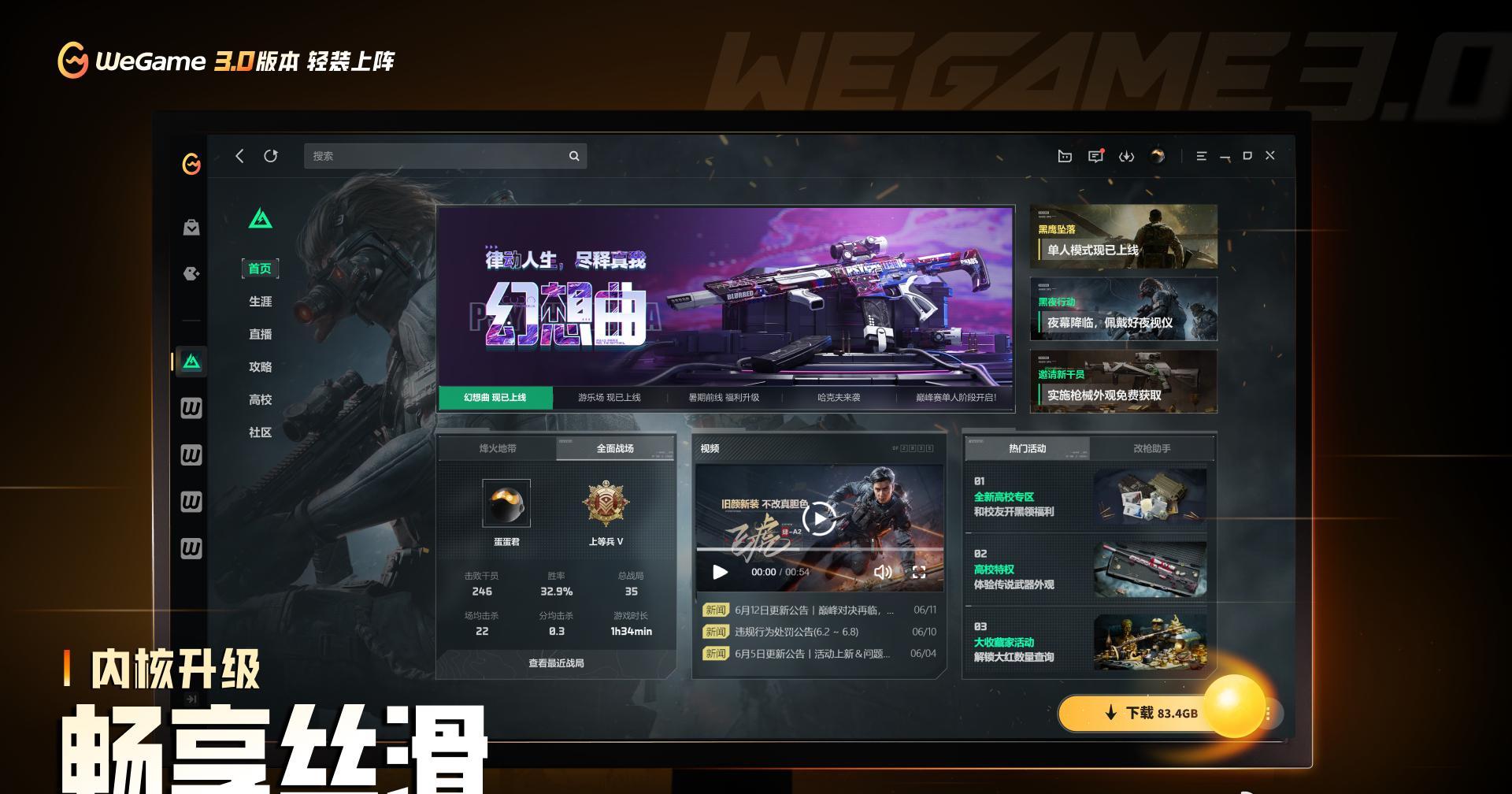Click the 查看最近战局 link

pos(557,662)
